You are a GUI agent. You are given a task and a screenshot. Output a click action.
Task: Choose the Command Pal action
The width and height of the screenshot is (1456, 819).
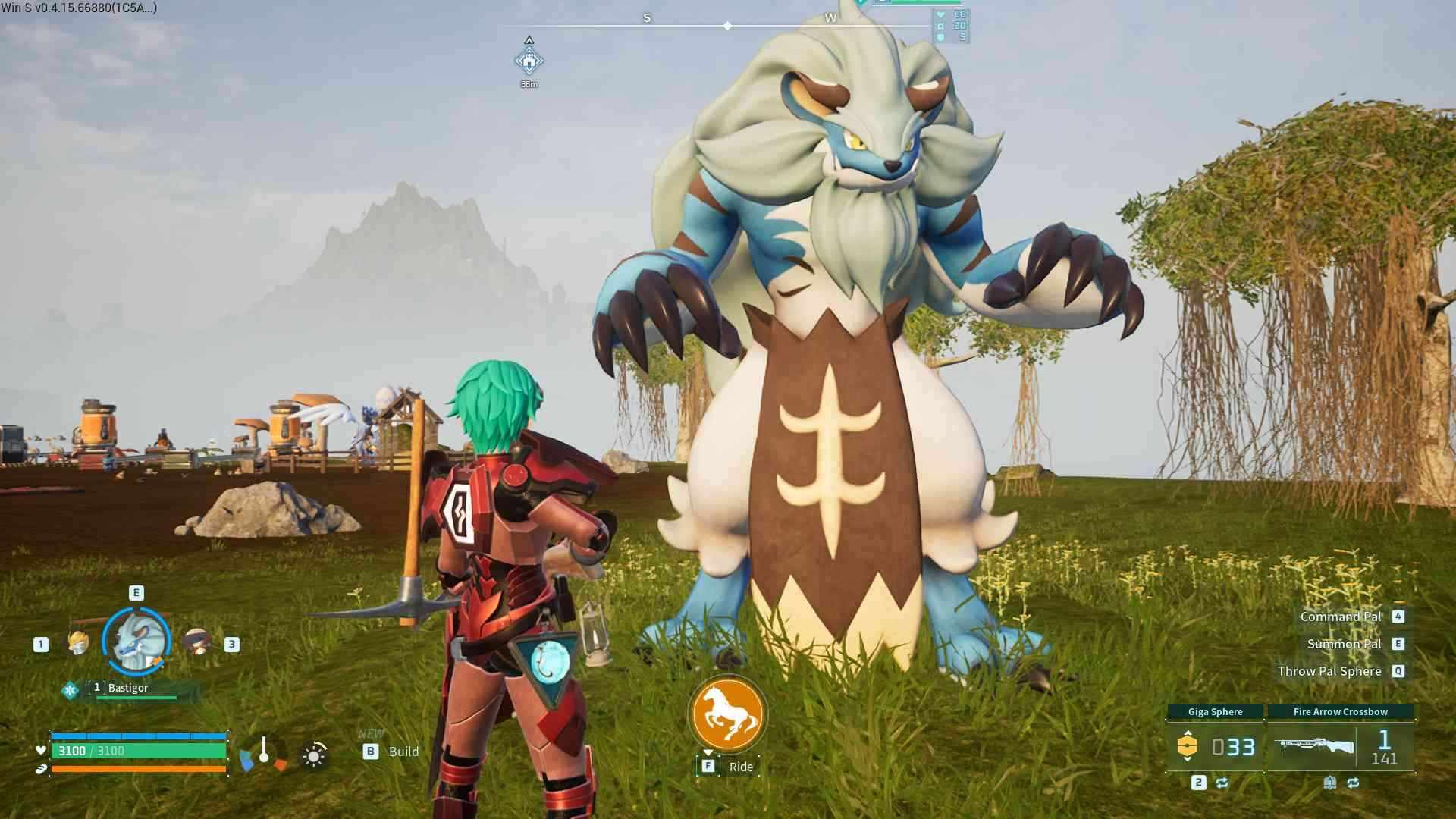coord(1341,617)
